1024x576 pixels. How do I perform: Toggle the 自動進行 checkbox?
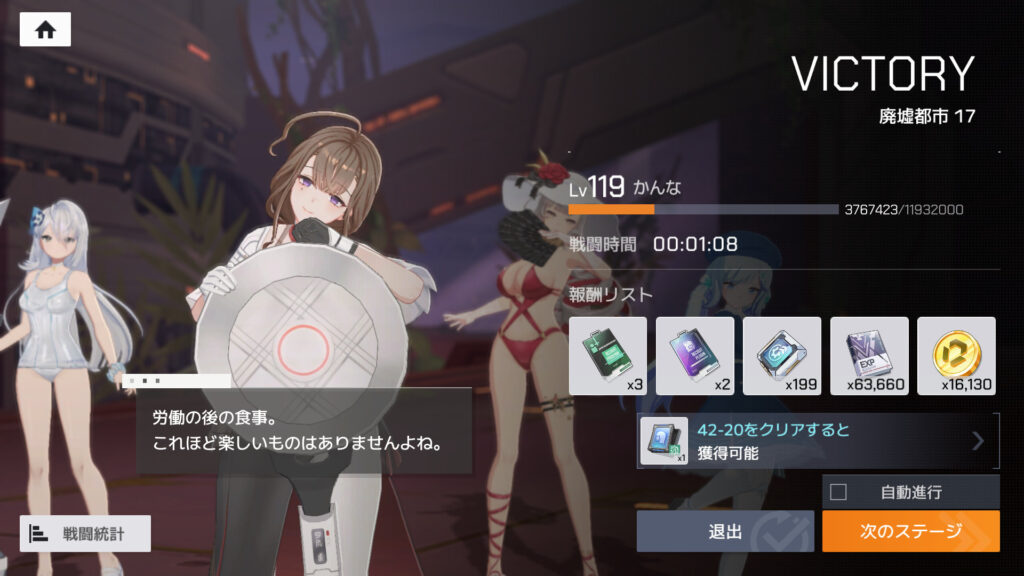(838, 492)
